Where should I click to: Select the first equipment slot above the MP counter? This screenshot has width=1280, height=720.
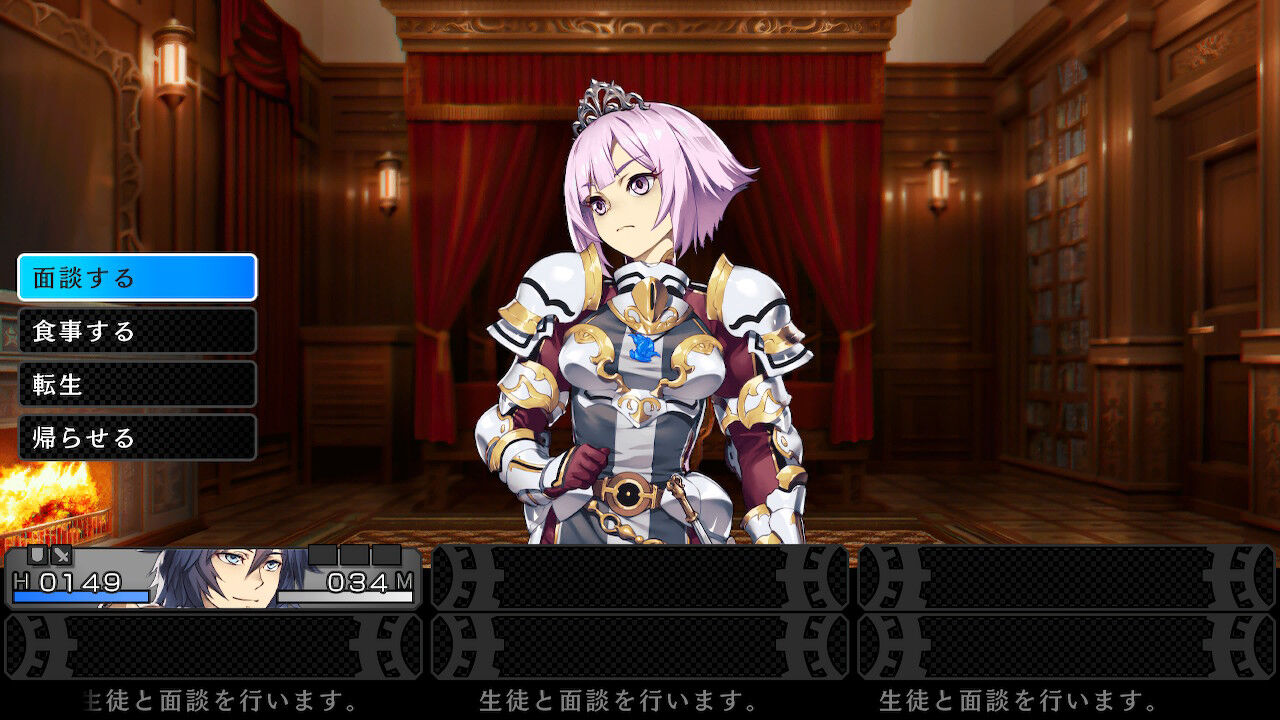pos(322,555)
